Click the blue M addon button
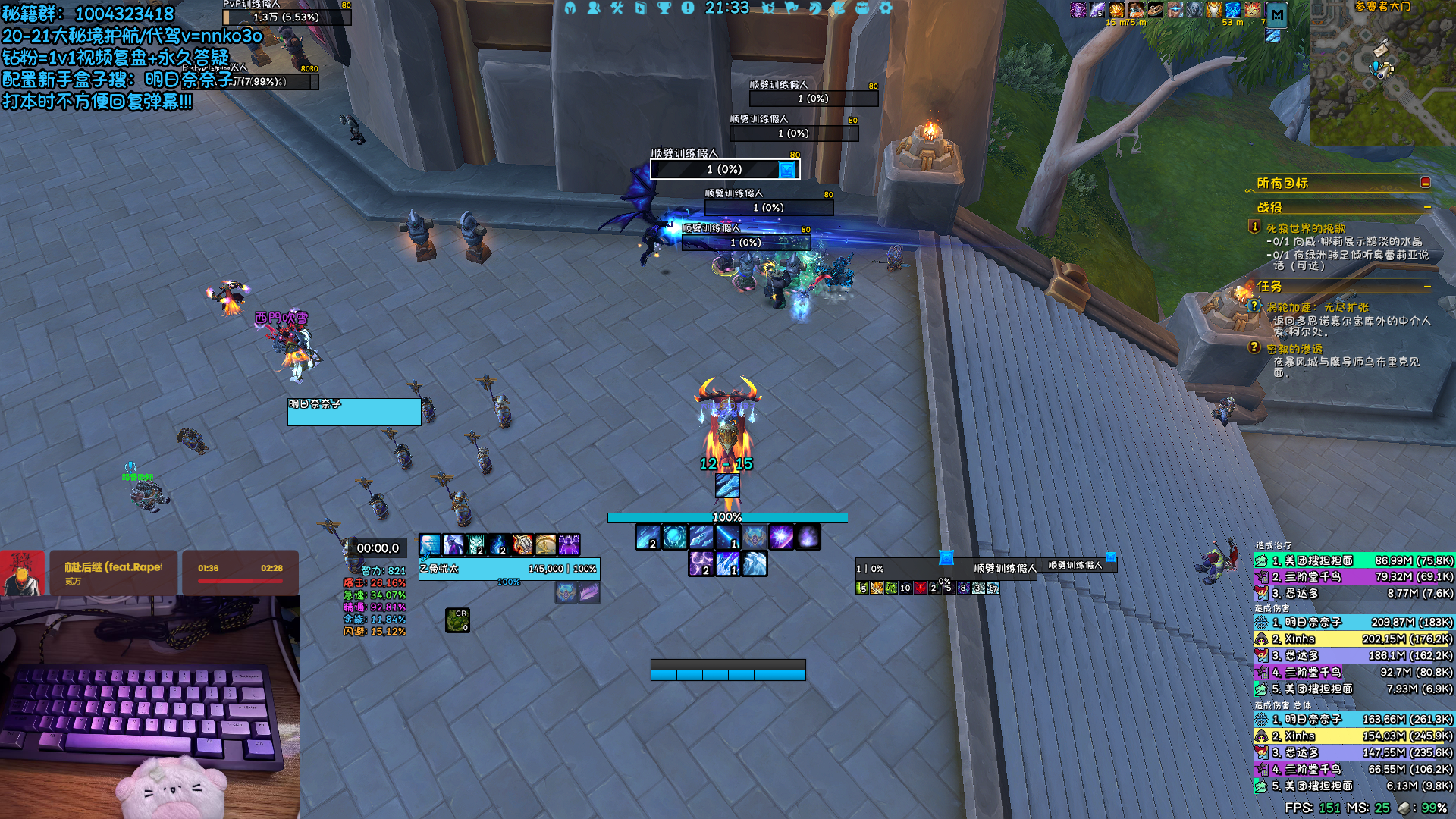 [1277, 14]
